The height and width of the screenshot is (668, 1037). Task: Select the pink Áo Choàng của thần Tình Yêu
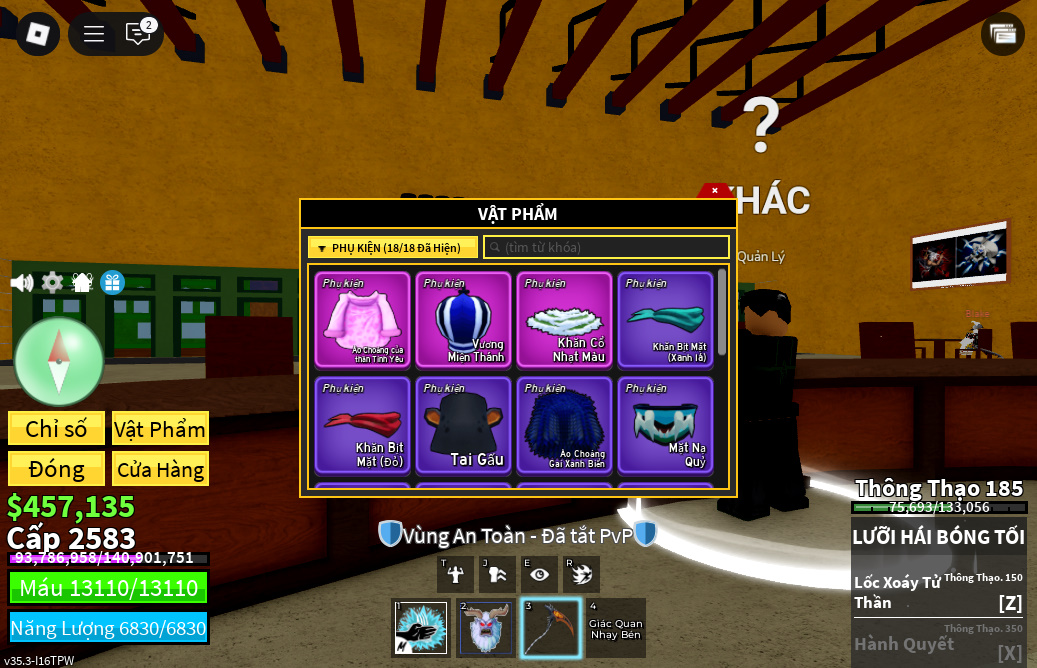(362, 319)
